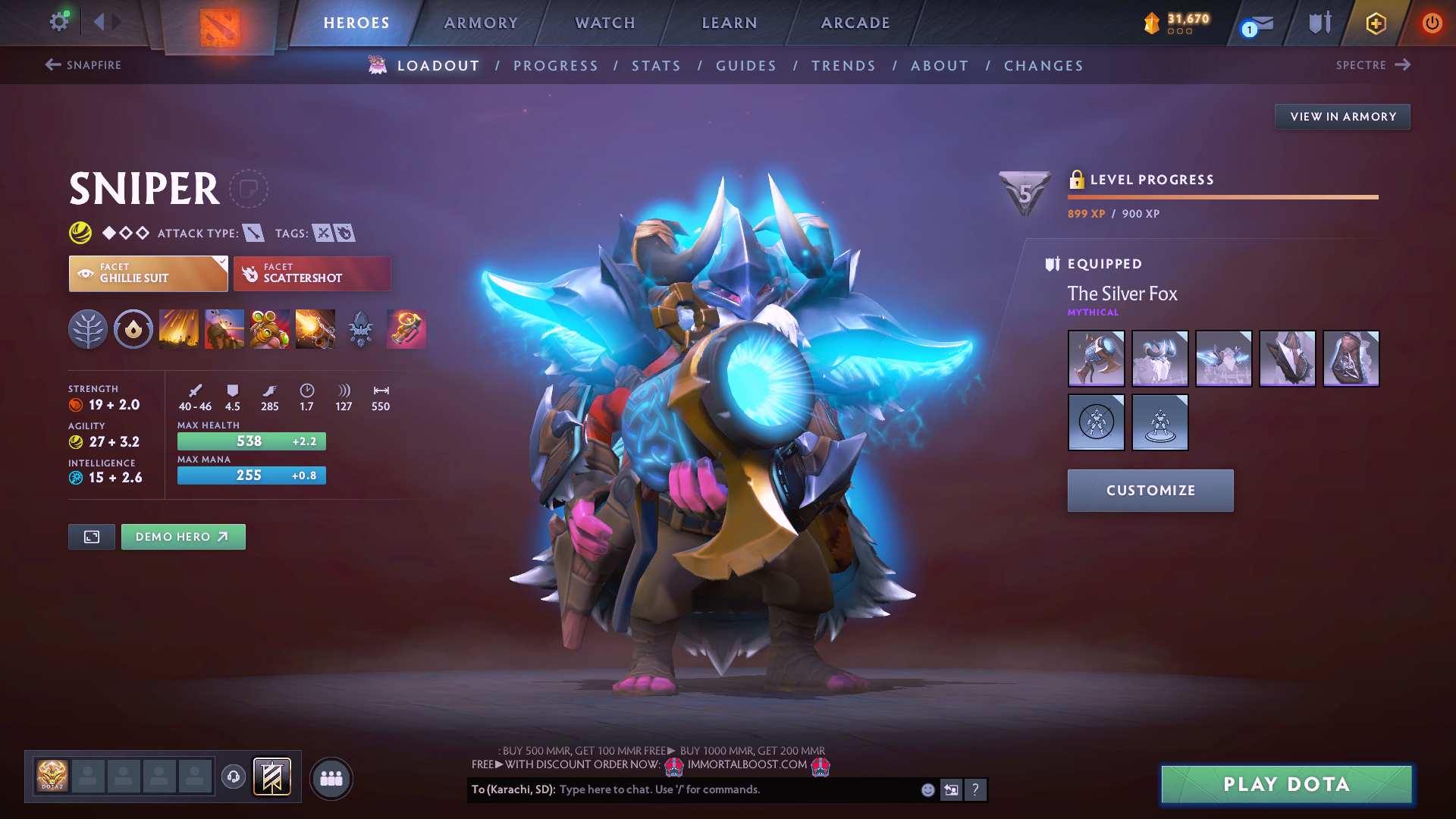Switch to the Armory tab

click(481, 23)
